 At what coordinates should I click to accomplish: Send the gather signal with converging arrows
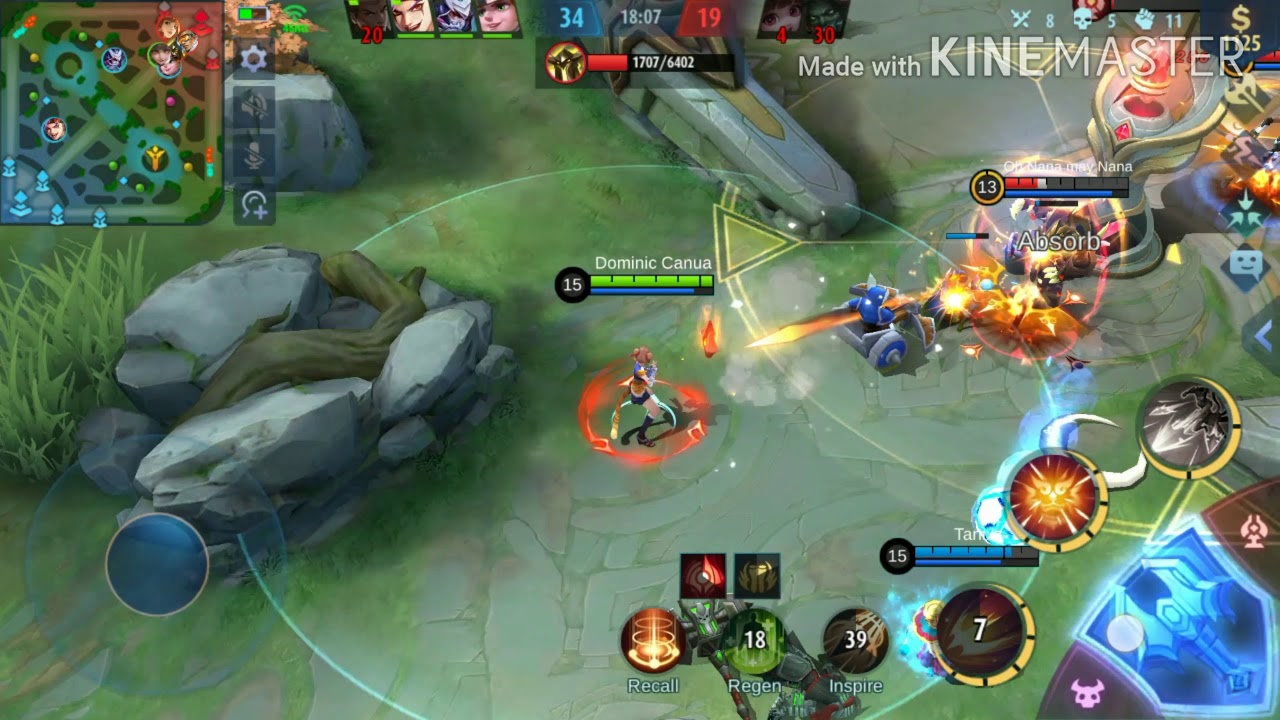coord(1246,216)
